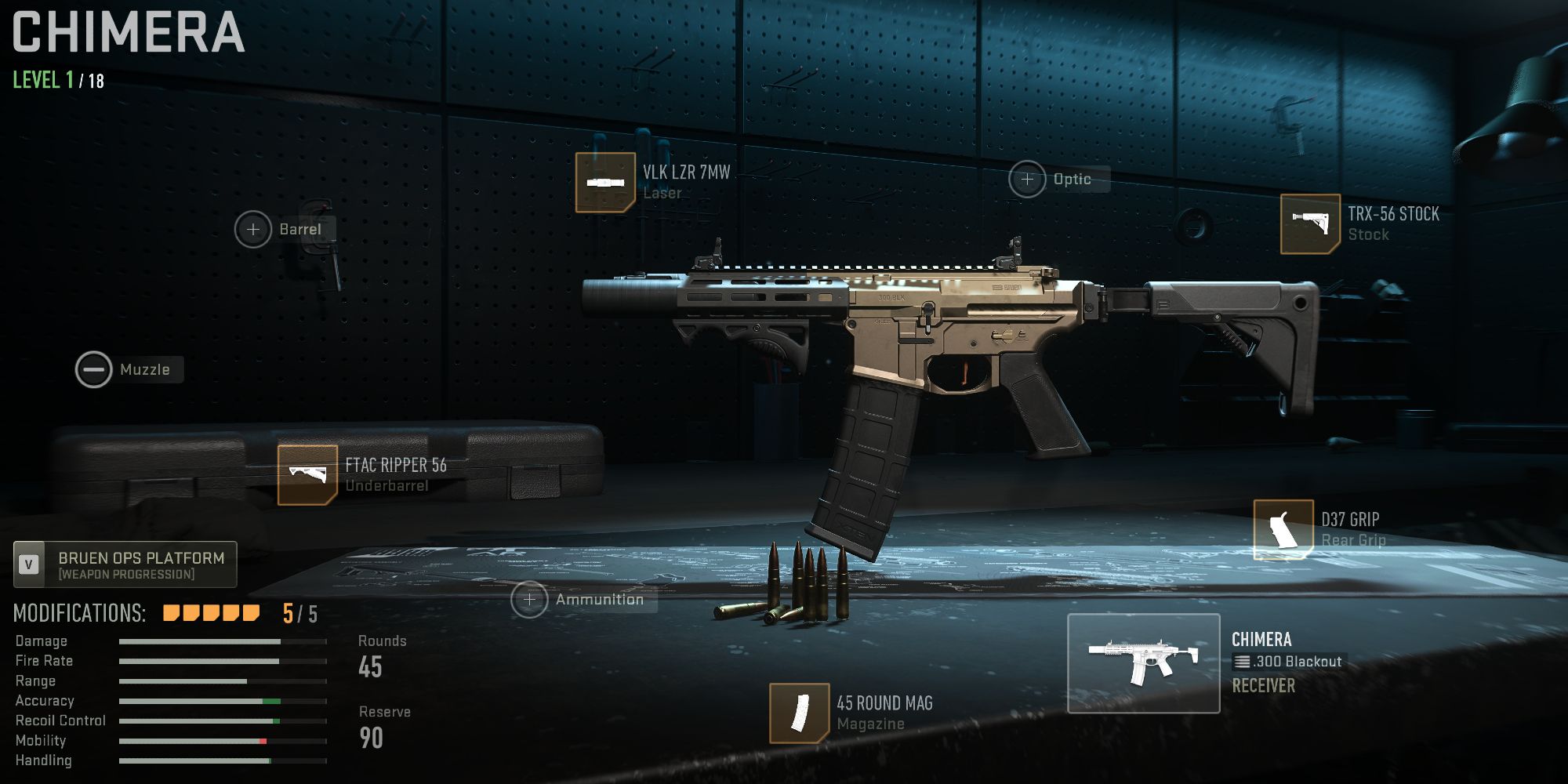Add a Barrel attachment using the plus toggle
Viewport: 1568px width, 784px height.
click(x=252, y=229)
